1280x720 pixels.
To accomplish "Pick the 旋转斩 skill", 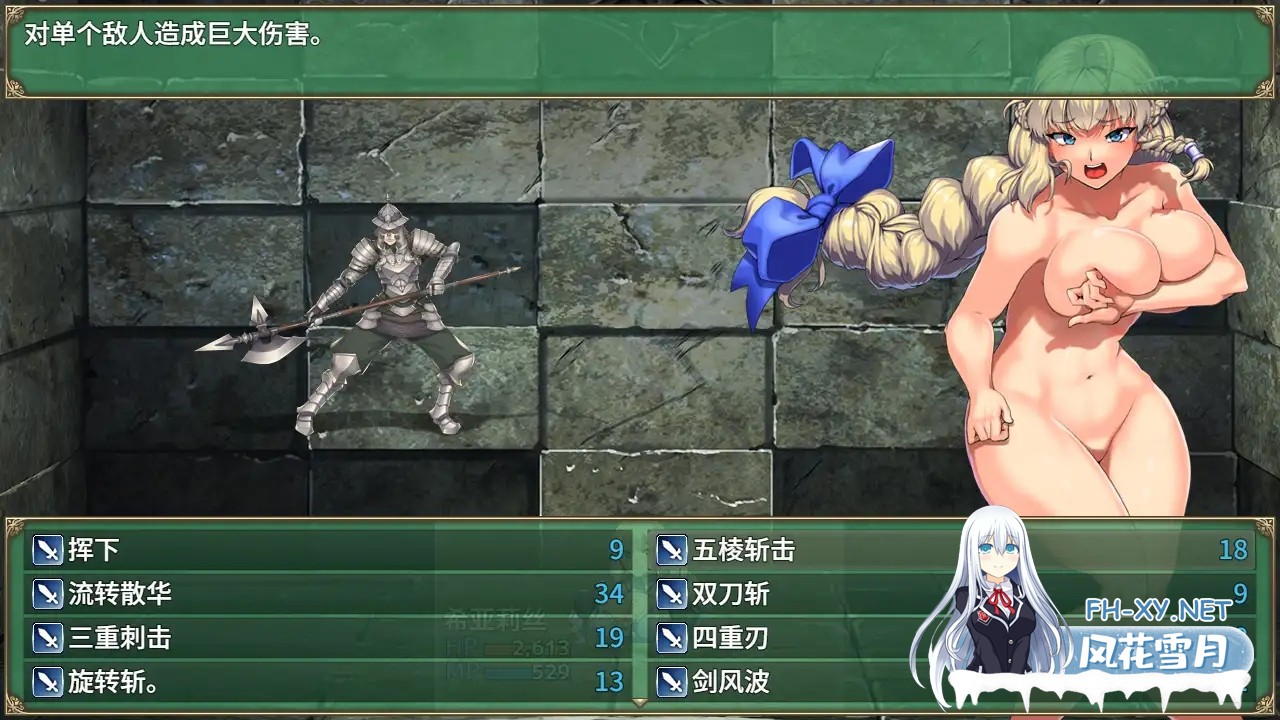I will 112,682.
